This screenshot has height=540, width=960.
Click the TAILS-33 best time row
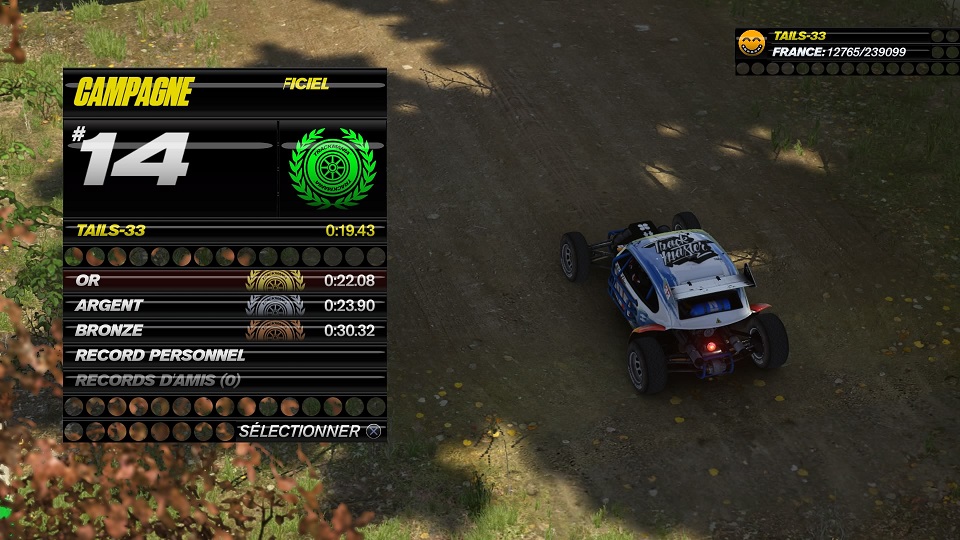tap(225, 230)
